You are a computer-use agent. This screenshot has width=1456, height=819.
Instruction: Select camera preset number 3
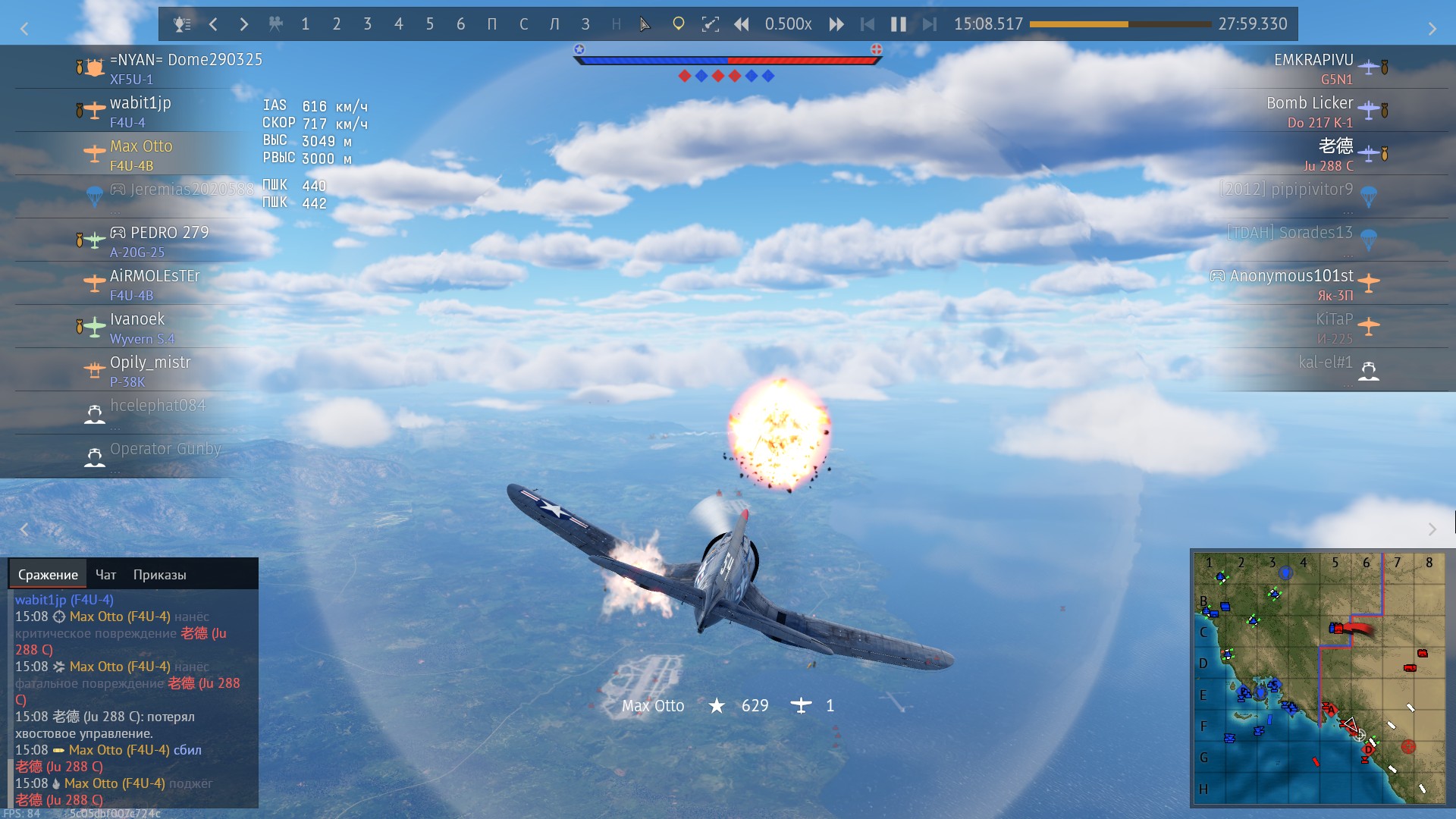[368, 24]
